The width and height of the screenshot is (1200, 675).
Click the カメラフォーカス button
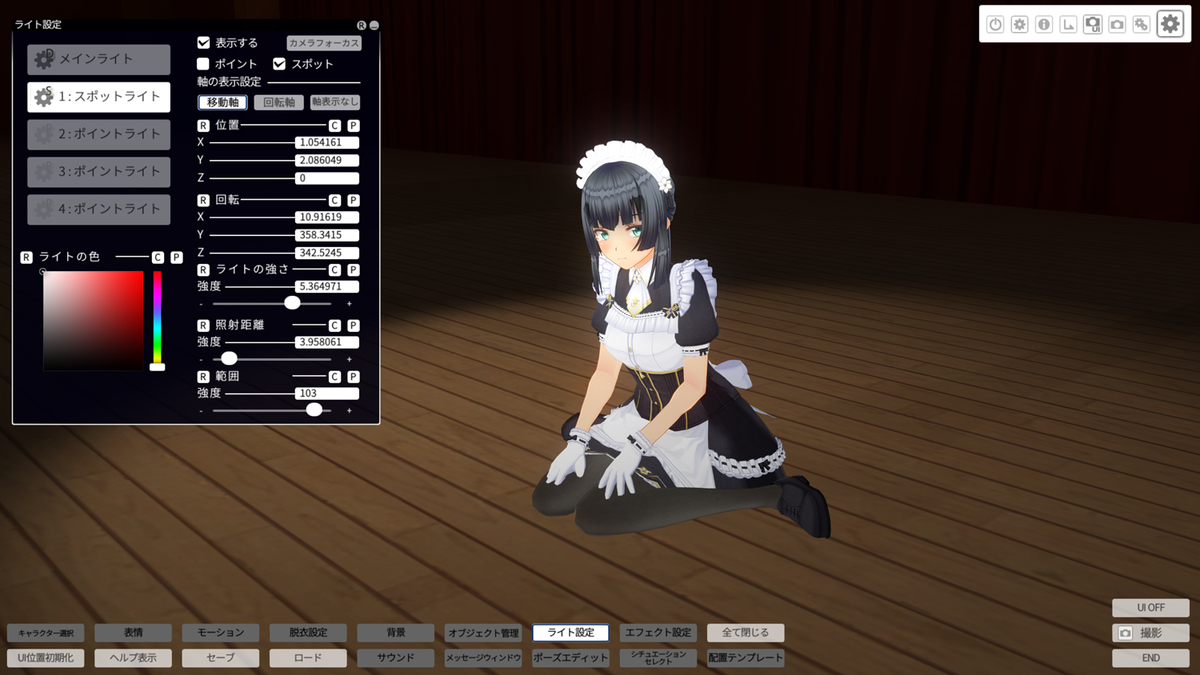coord(323,43)
